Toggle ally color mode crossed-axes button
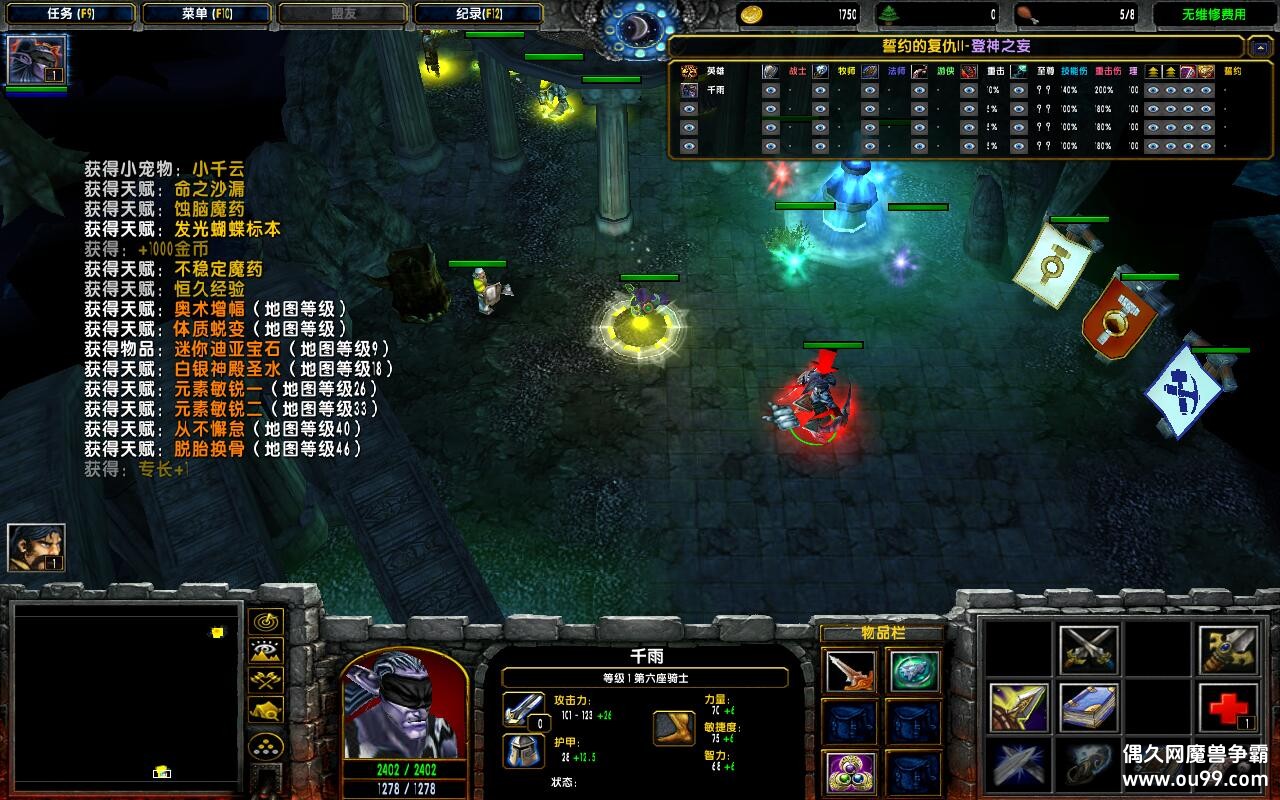The width and height of the screenshot is (1280, 800). [x=266, y=681]
